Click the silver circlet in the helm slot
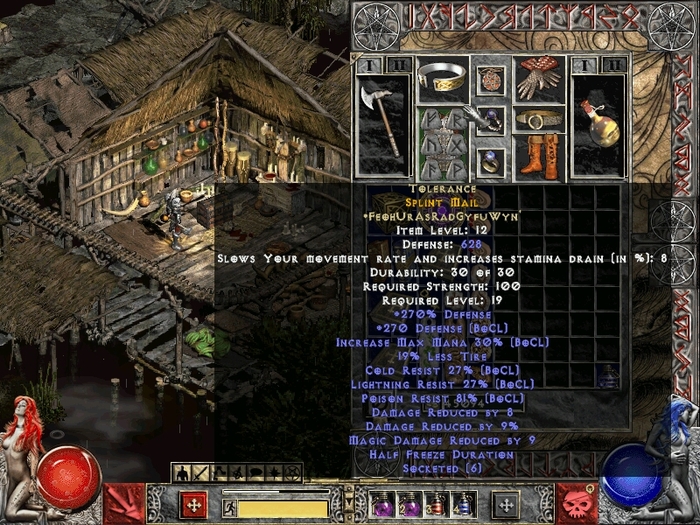Viewport: 700px width, 525px height. (x=443, y=79)
